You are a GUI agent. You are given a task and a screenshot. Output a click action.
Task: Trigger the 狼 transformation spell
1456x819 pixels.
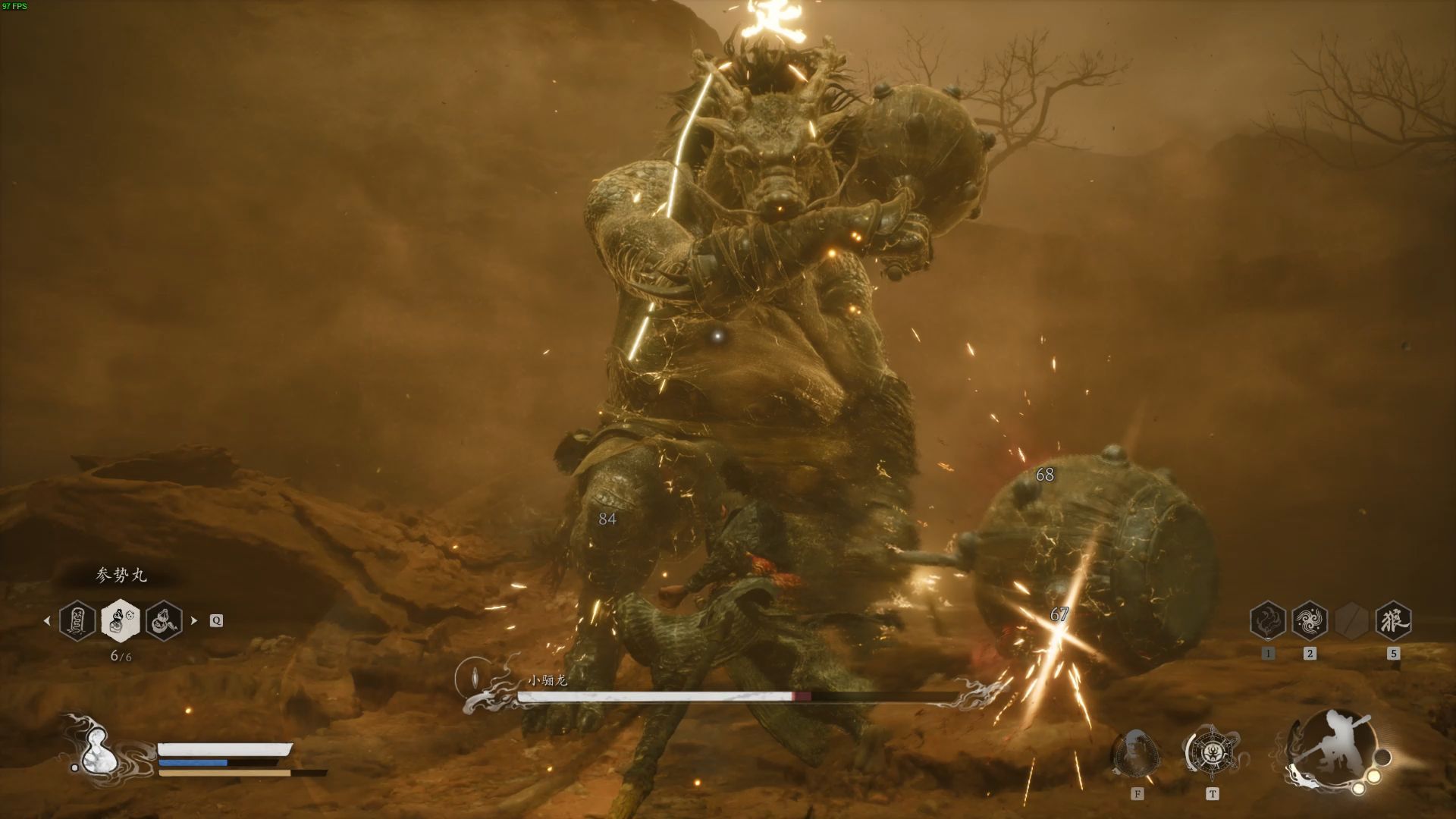tap(1392, 621)
